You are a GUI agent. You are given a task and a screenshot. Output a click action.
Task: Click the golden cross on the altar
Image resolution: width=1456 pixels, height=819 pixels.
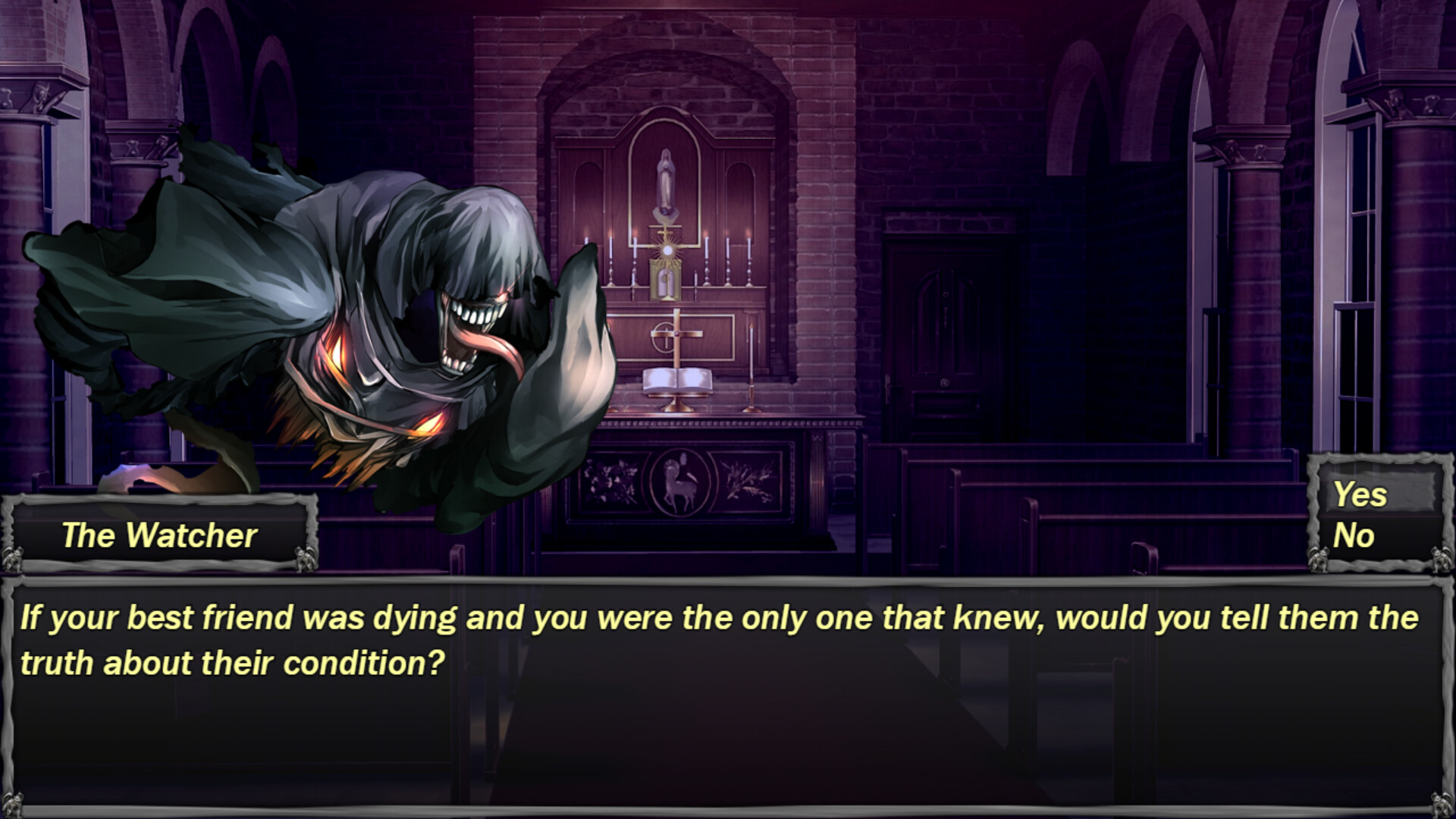coord(676,332)
